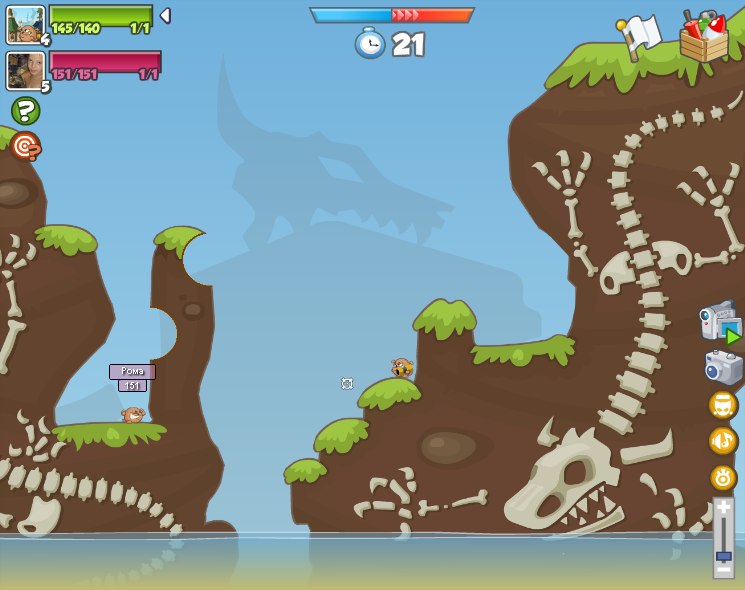The width and height of the screenshot is (745, 590).
Task: Start video recording with the camcorder icon
Action: [x=720, y=323]
